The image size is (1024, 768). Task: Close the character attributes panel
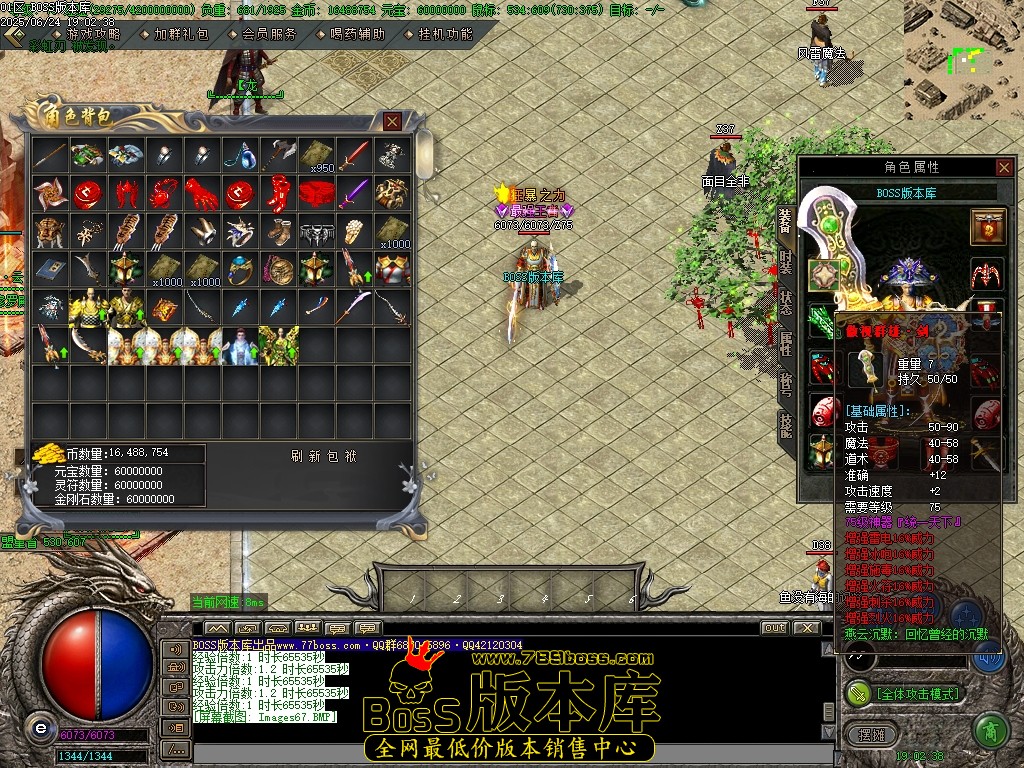[1004, 167]
